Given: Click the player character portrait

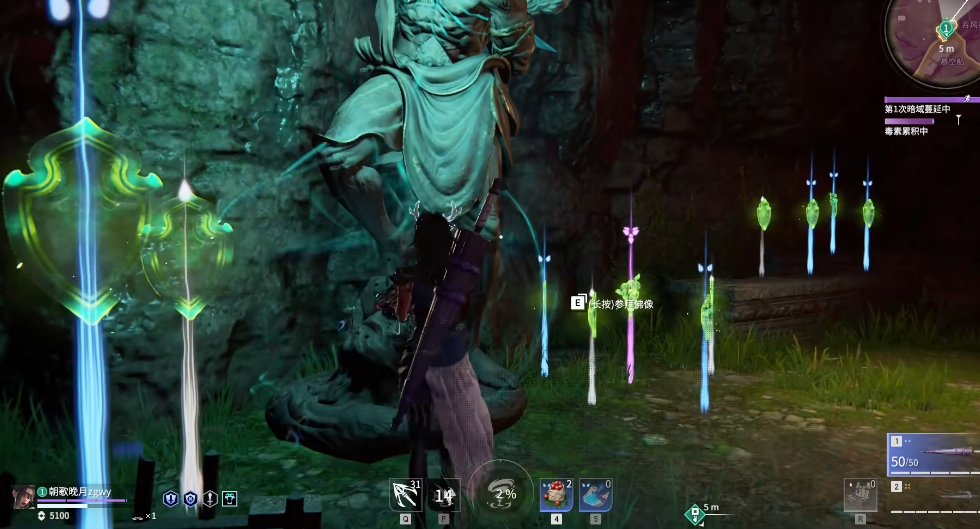Looking at the screenshot, I should (22, 496).
